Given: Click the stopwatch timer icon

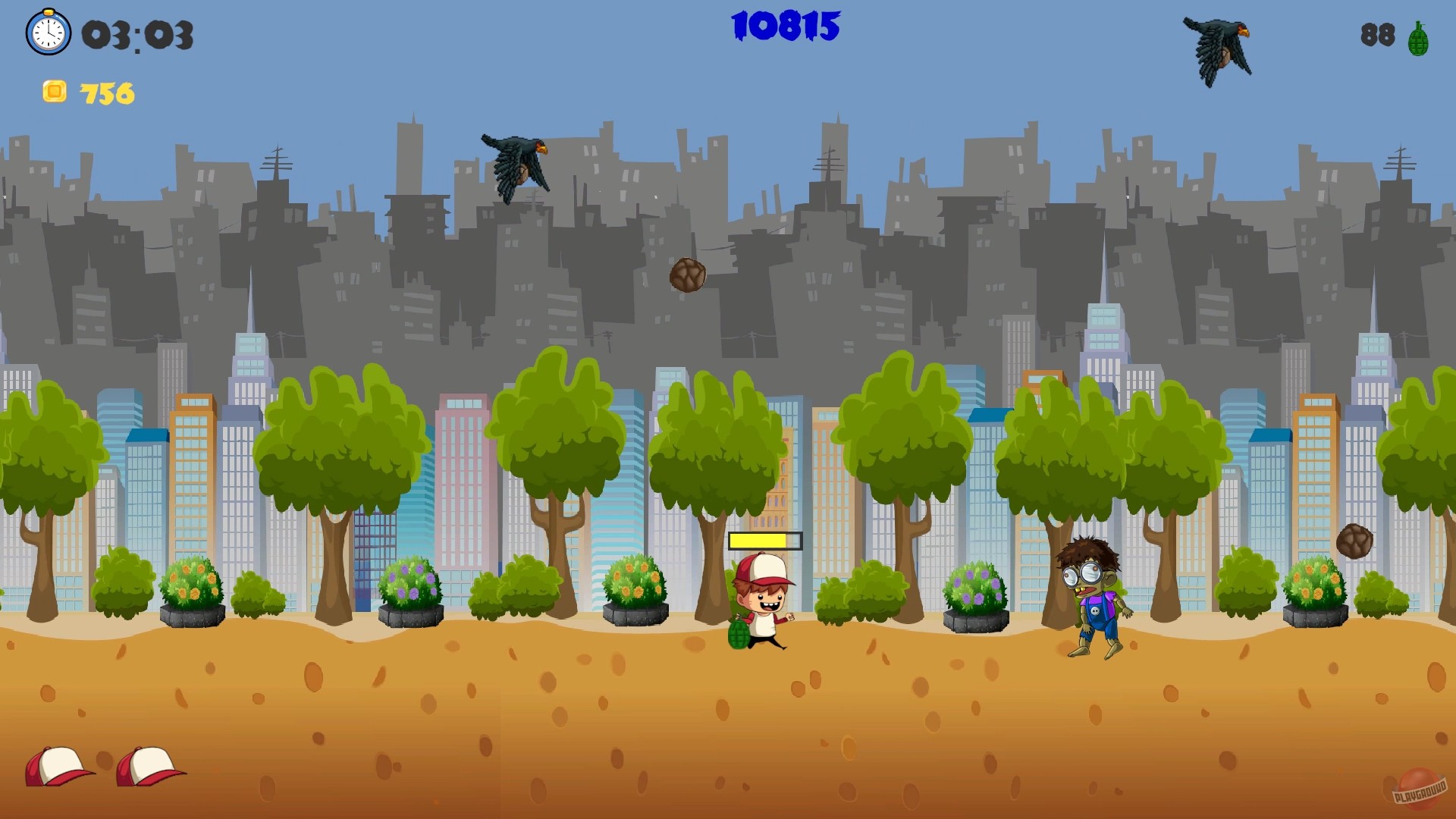Looking at the screenshot, I should click(48, 32).
